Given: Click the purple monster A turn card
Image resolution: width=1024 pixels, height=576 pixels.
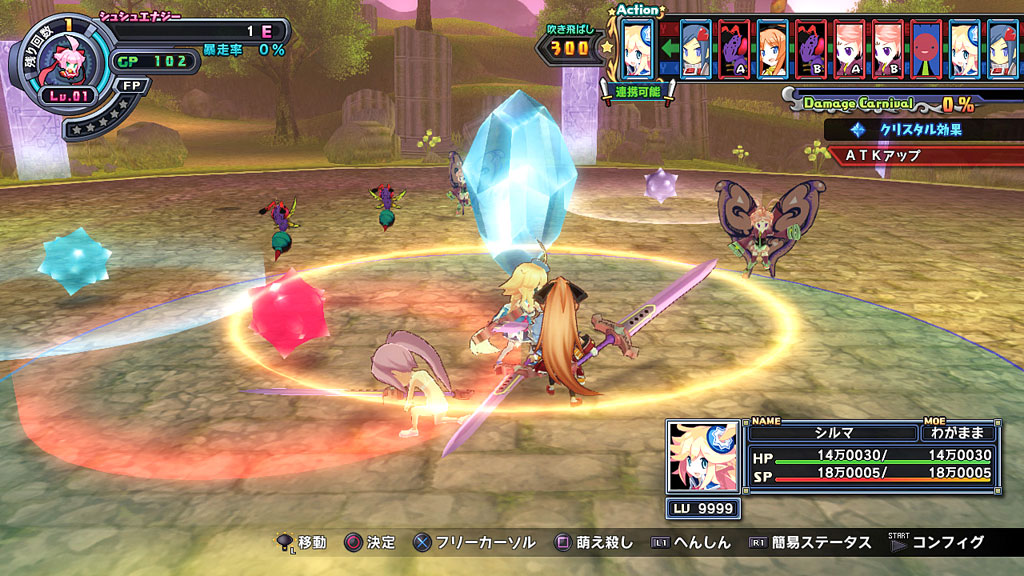Looking at the screenshot, I should pos(734,49).
